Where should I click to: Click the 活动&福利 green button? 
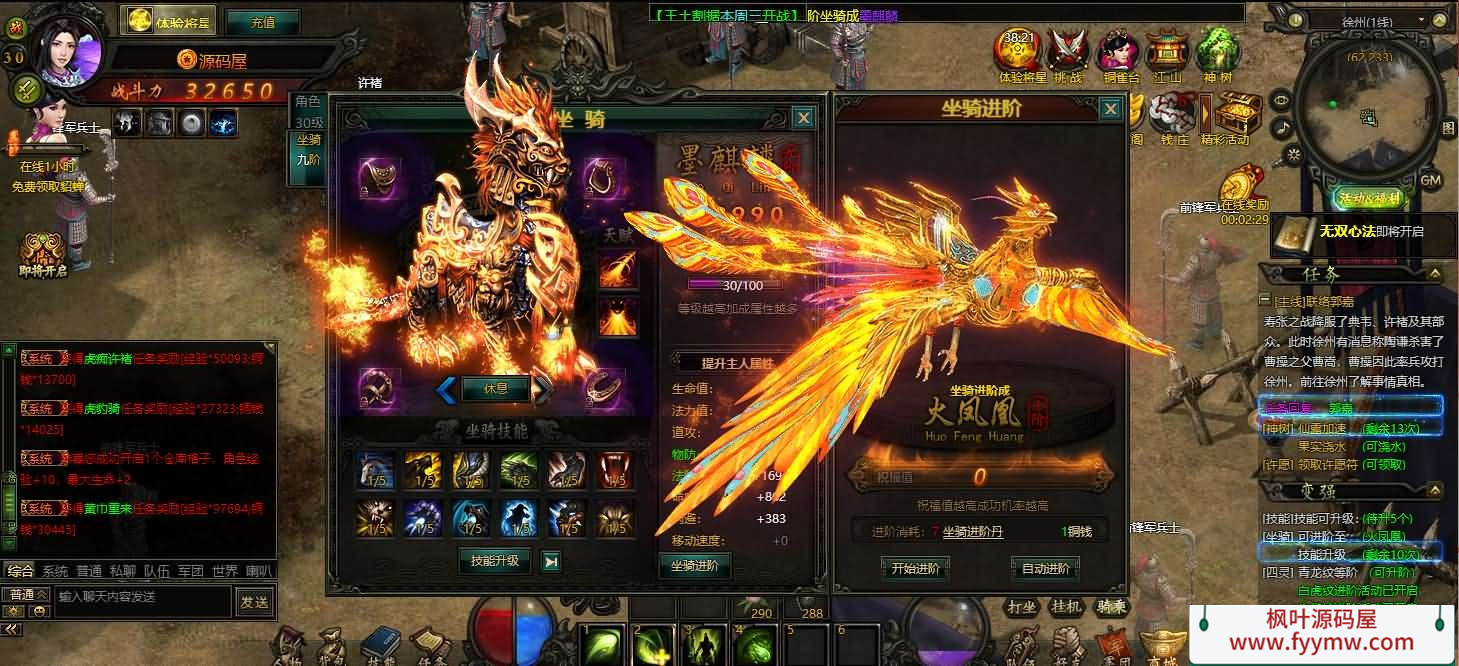[x=1368, y=198]
